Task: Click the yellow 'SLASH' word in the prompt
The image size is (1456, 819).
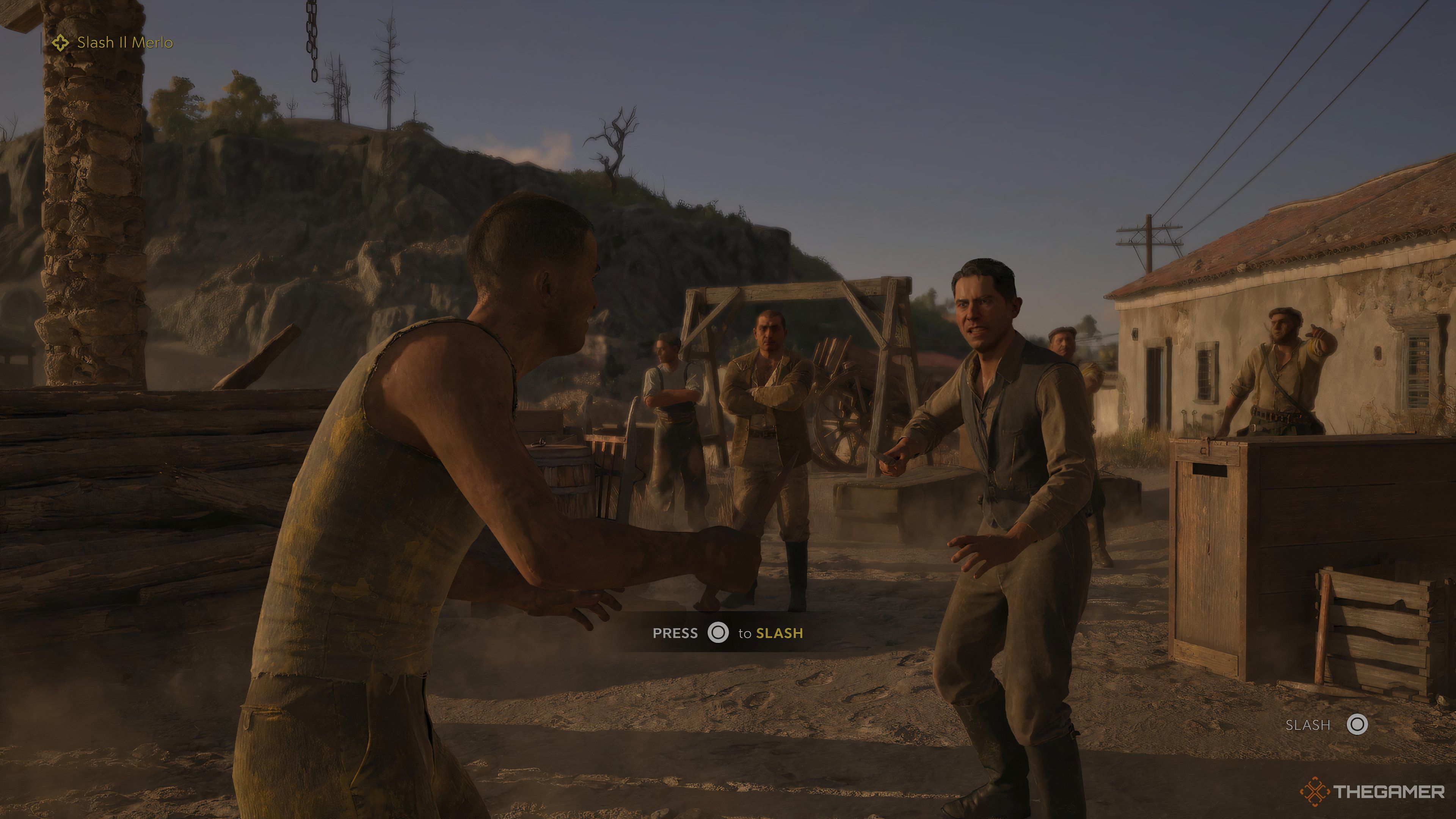Action: click(779, 634)
